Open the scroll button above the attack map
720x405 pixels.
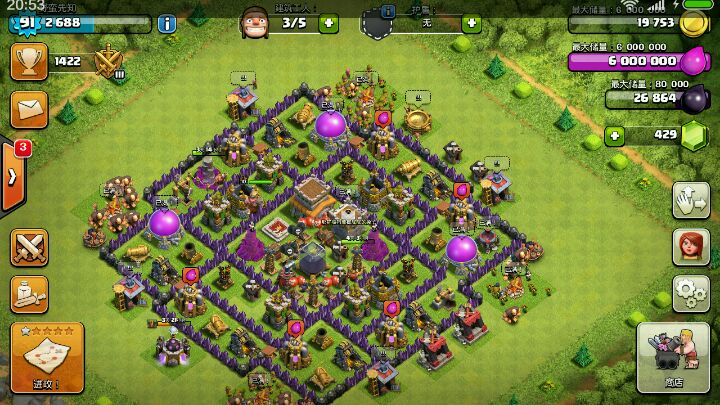point(29,292)
